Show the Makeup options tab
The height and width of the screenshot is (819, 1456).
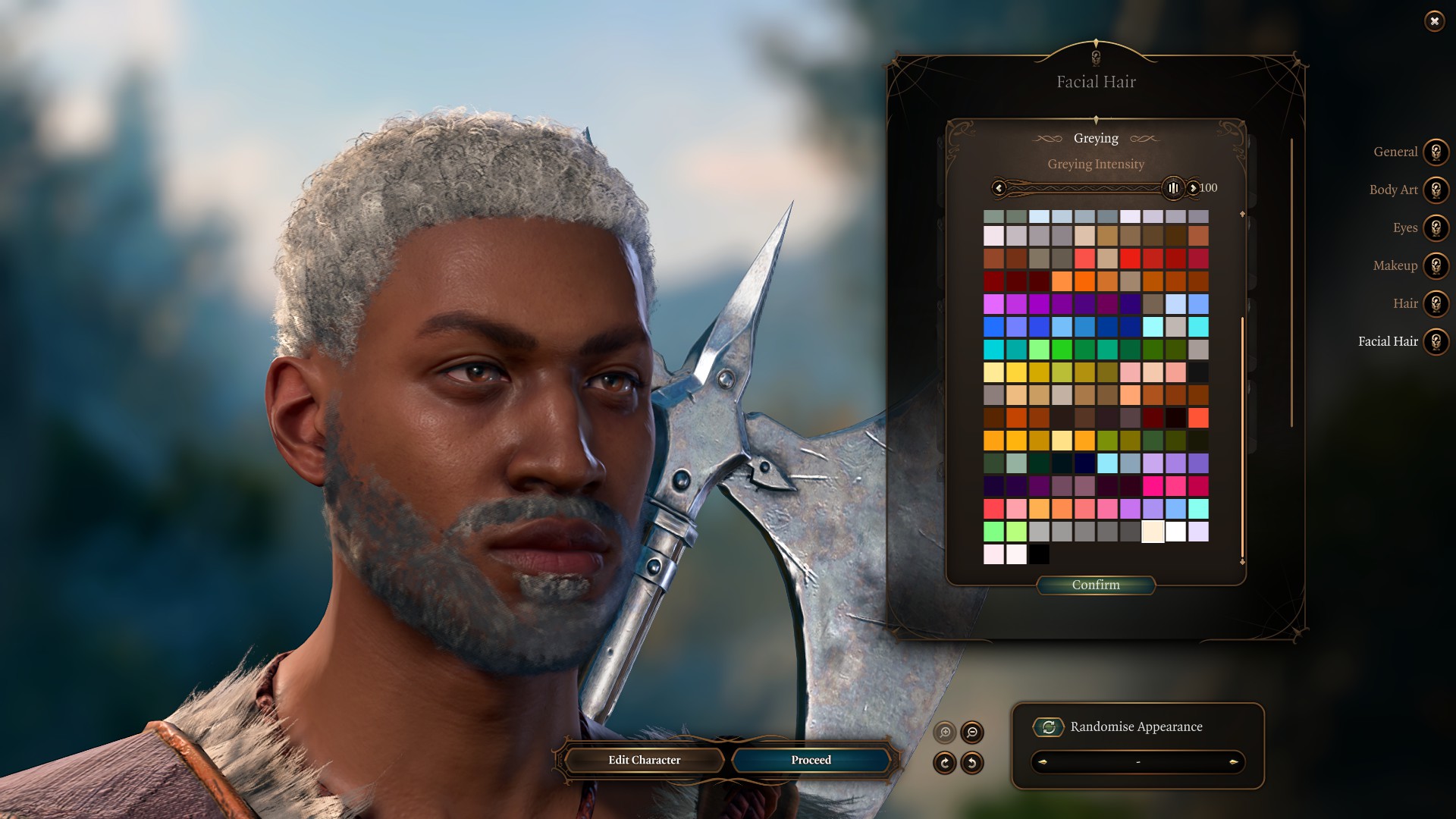tap(1436, 265)
